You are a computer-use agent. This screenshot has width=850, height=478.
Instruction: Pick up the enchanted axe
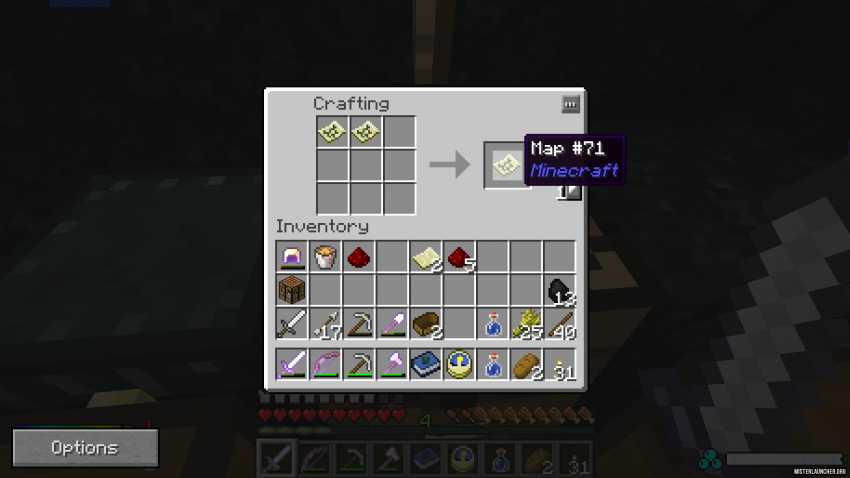pos(392,364)
